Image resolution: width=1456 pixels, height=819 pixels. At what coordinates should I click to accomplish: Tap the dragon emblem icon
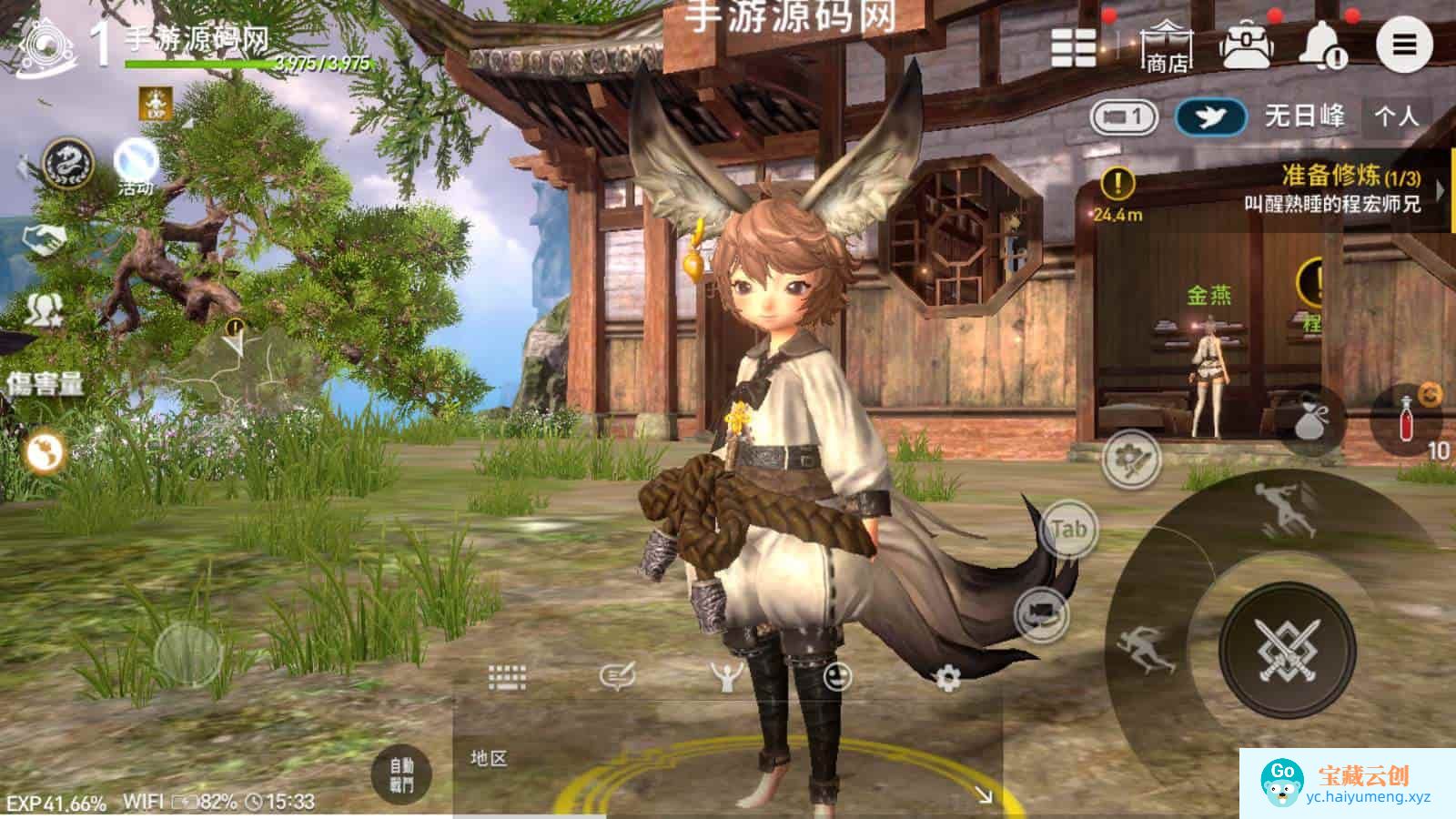tap(68, 166)
